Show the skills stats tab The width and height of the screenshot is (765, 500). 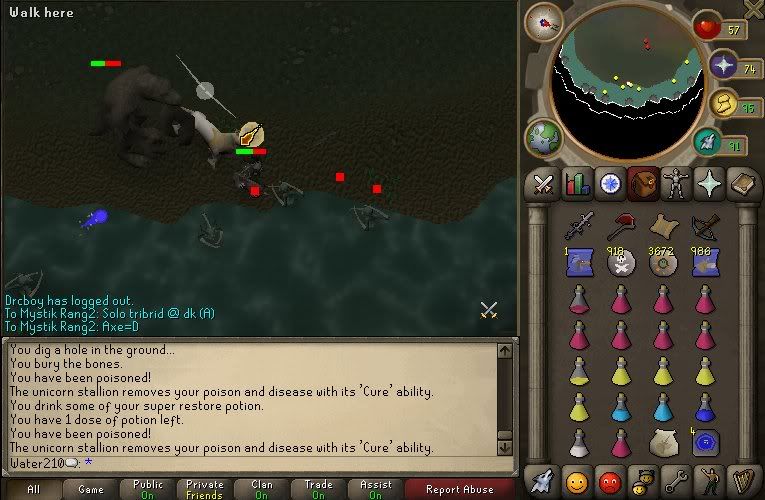point(576,184)
